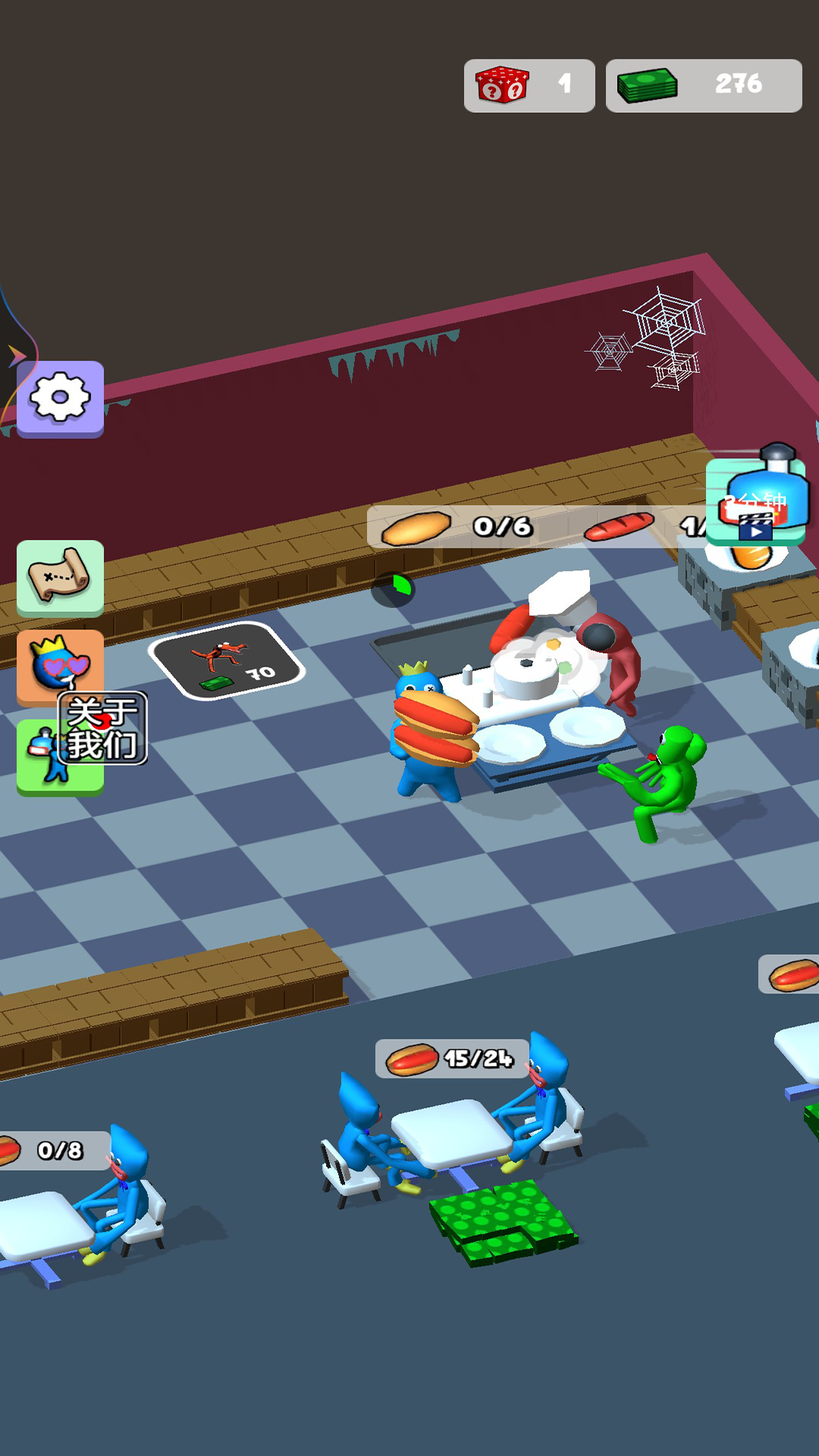This screenshot has height=1456, width=819.
Task: Tap the crowned blue monster icon
Action: pos(58,664)
